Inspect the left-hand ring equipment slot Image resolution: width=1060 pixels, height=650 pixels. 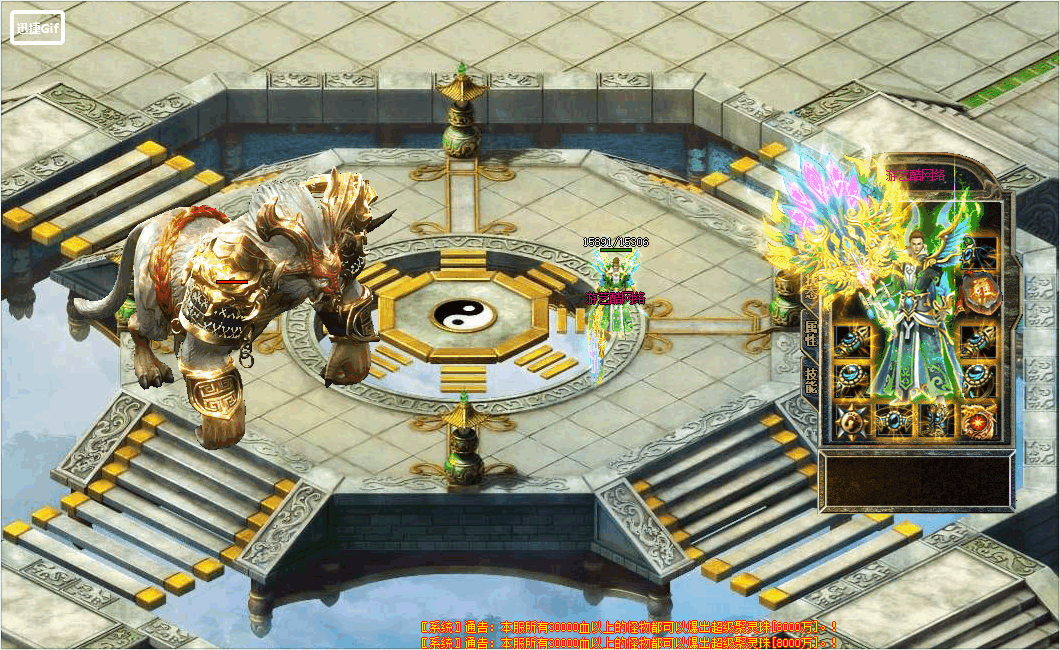pos(851,380)
